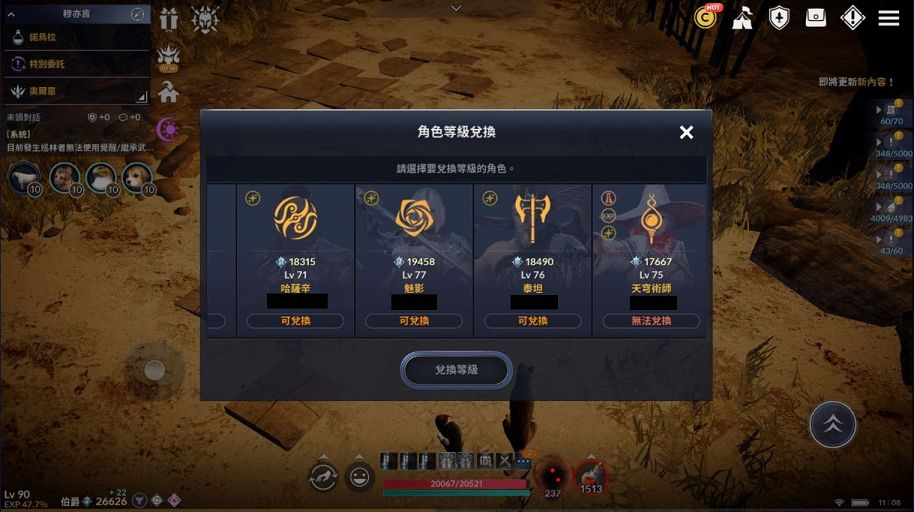The height and width of the screenshot is (512, 914).
Task: Open the house home icon
Action: coord(168,92)
